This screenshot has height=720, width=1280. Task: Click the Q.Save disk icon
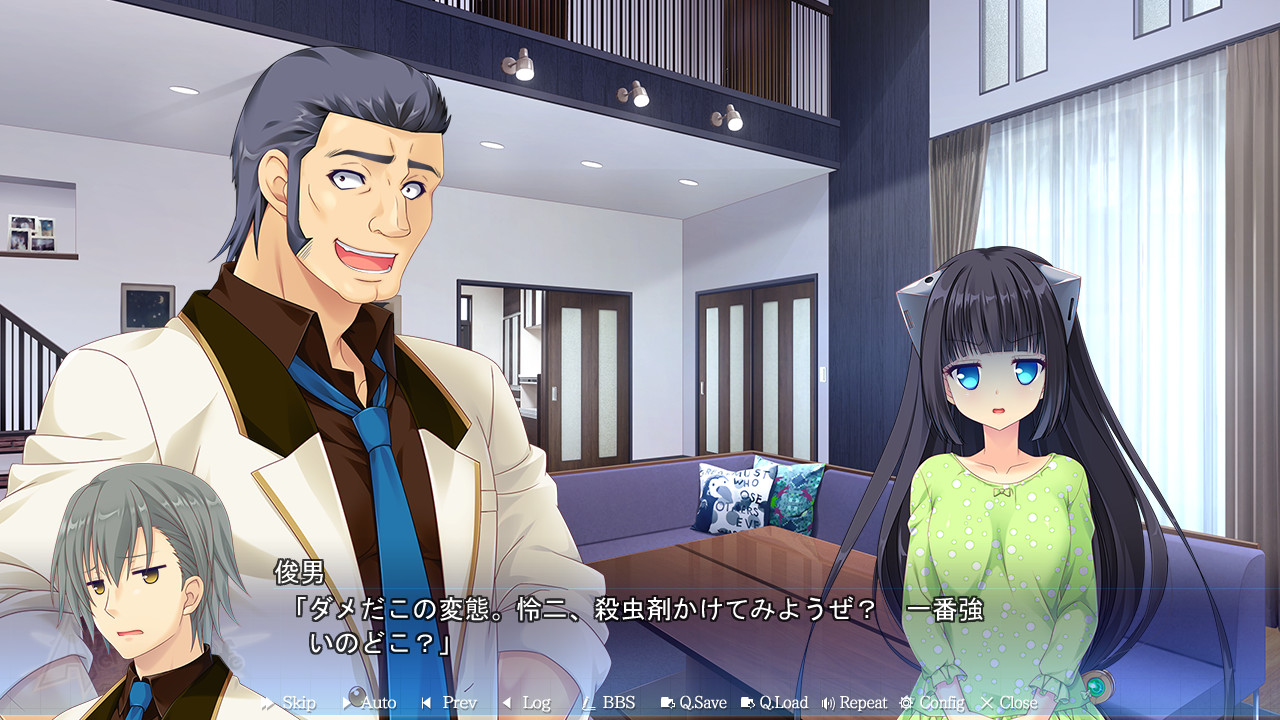click(x=667, y=701)
